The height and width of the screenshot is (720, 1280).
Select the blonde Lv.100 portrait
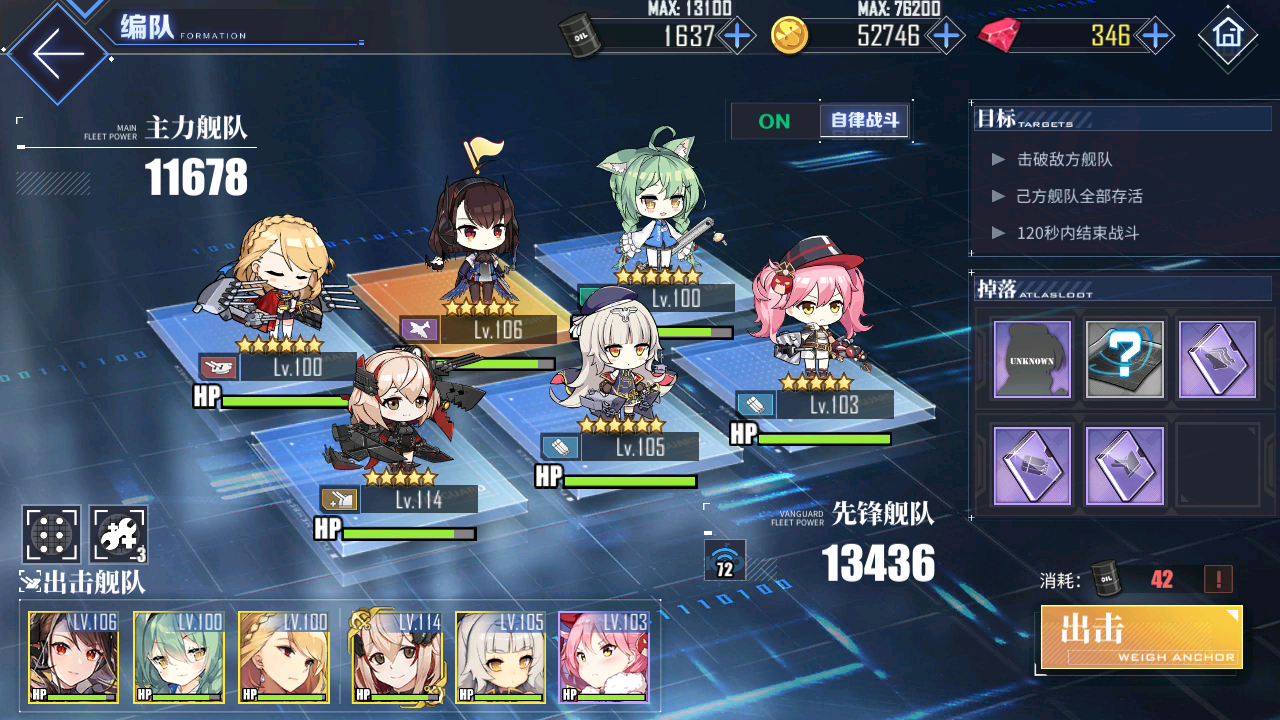click(x=283, y=657)
